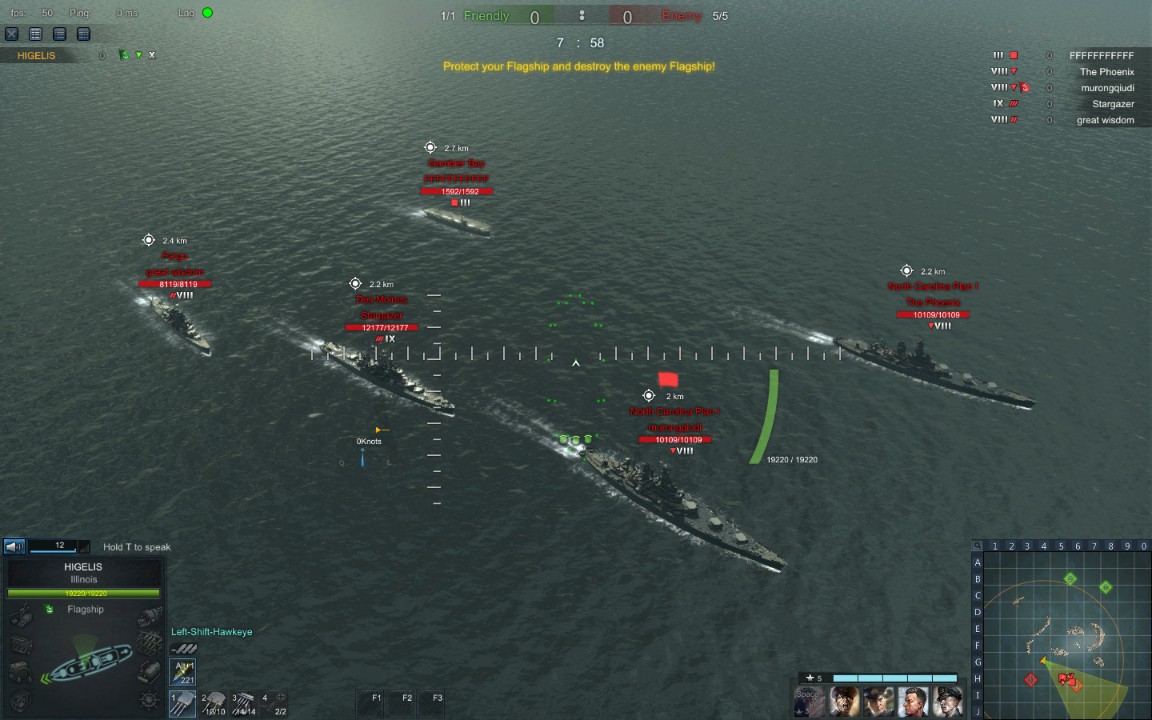The image size is (1152, 720).
Task: Choose the ammo shell type icon showing 221
Action: (x=183, y=672)
